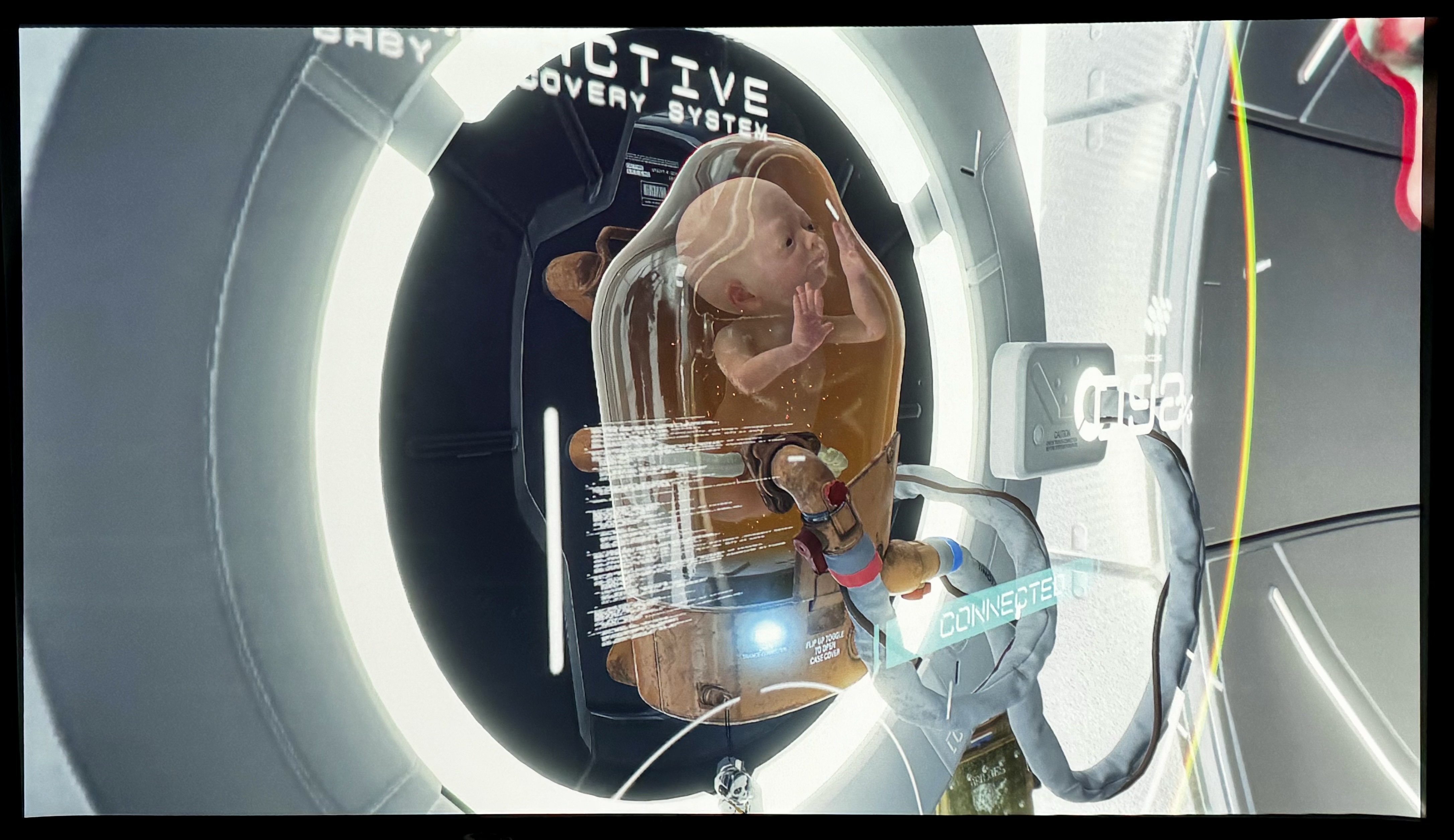Click the FLIP UP TOGGLE instruction text
1454x840 pixels.
tap(826, 649)
